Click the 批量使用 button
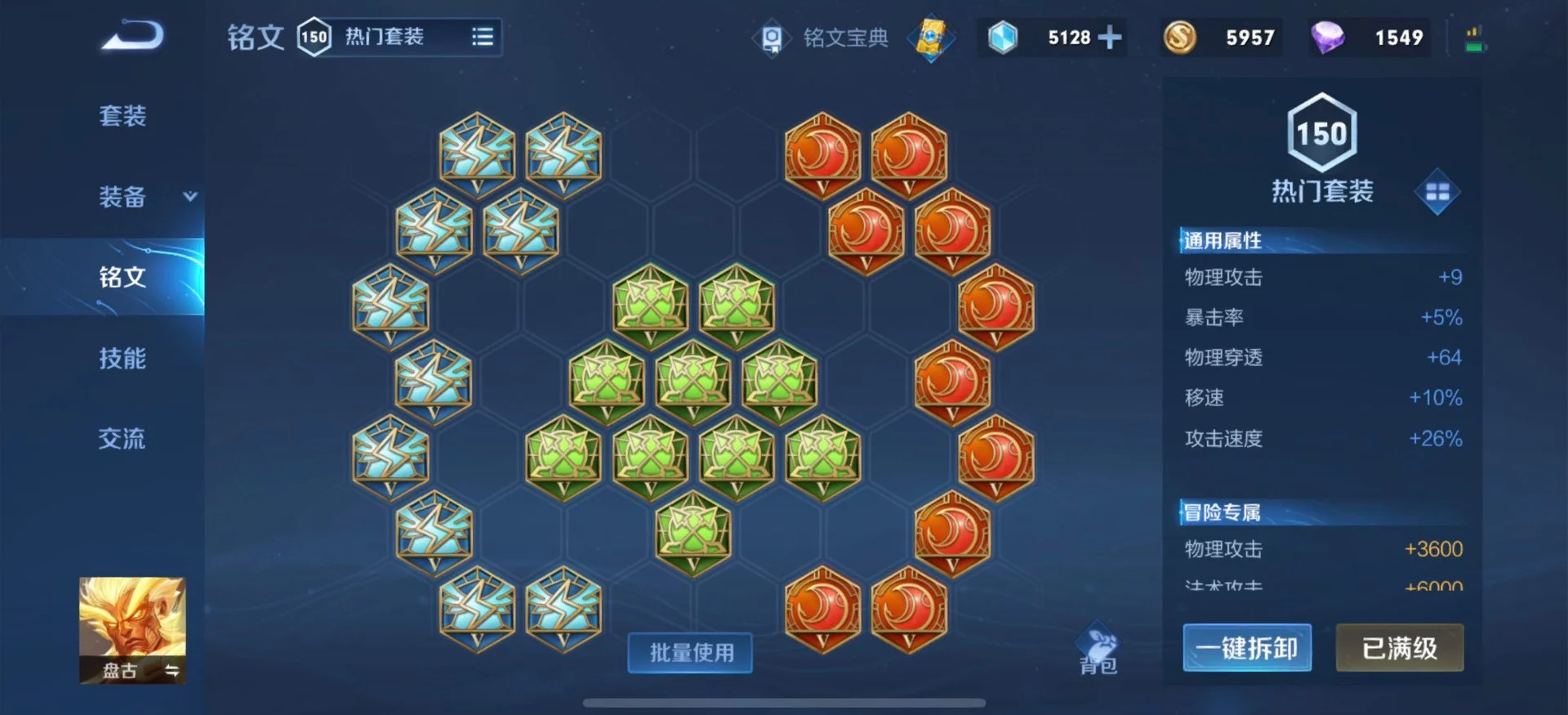The image size is (1568, 715). [x=690, y=653]
